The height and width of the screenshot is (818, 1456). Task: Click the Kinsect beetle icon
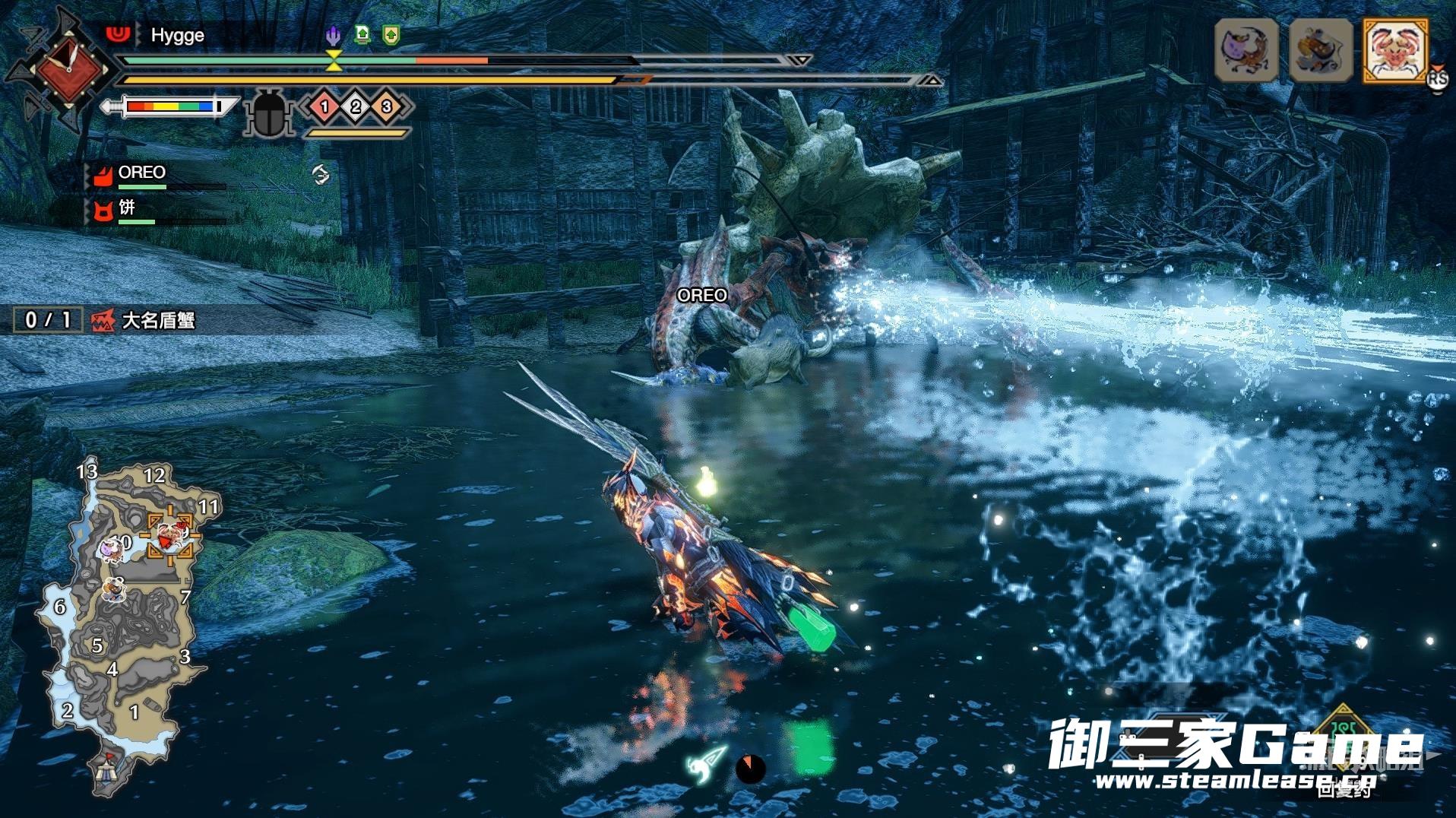(x=268, y=114)
